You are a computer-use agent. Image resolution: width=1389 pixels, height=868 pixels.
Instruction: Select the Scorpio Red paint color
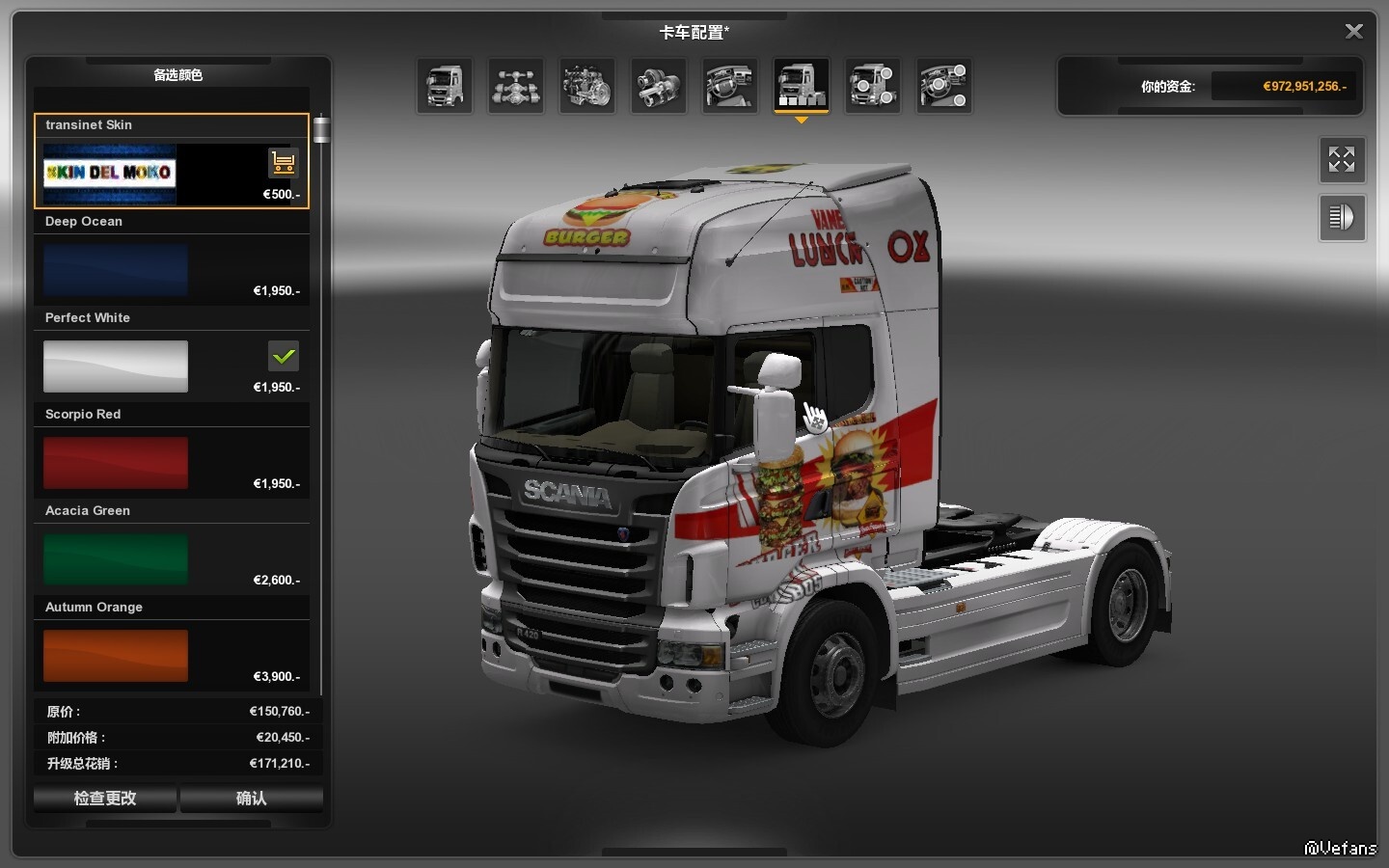[116, 463]
